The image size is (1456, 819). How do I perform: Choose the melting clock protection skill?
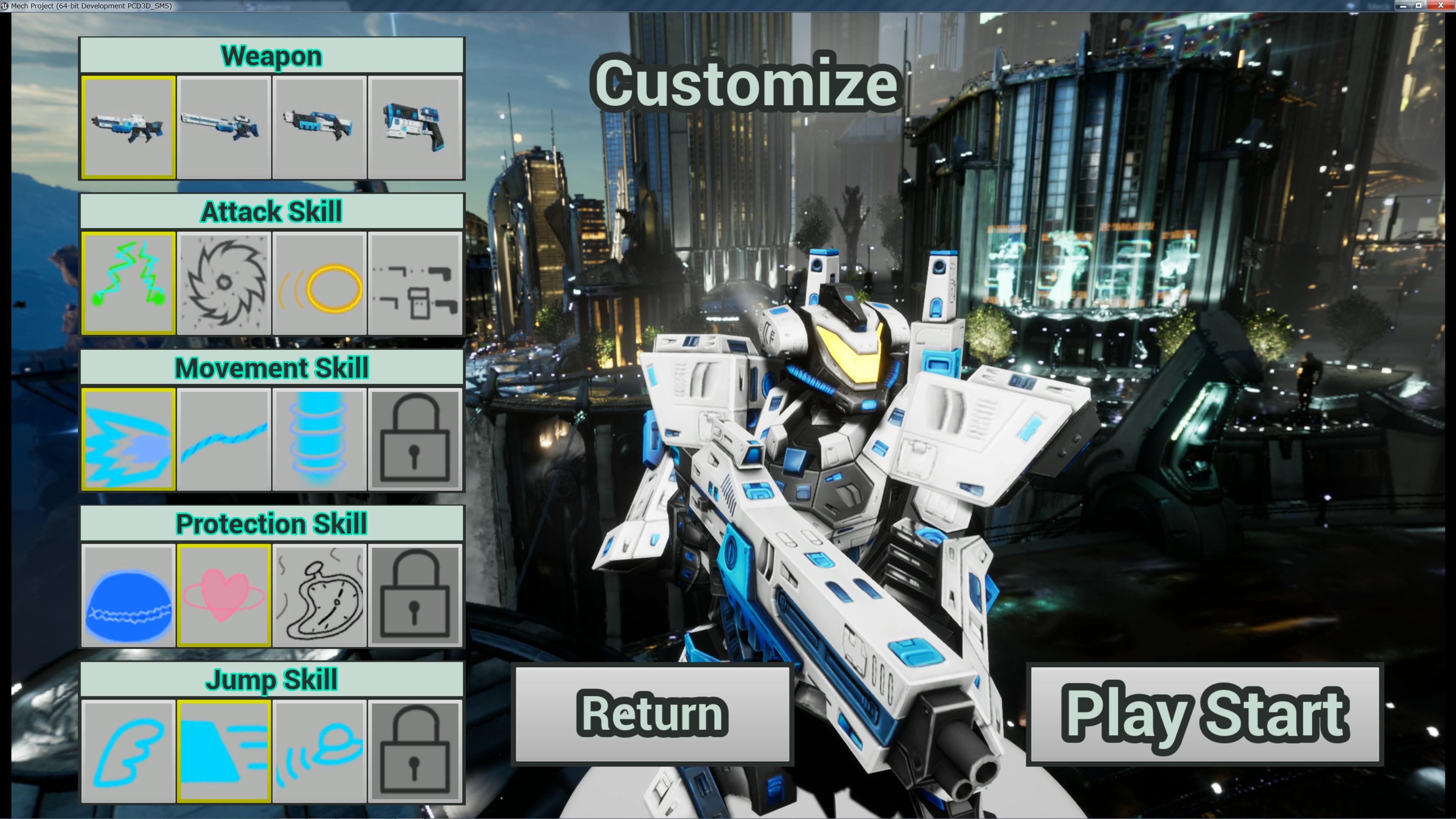(319, 595)
